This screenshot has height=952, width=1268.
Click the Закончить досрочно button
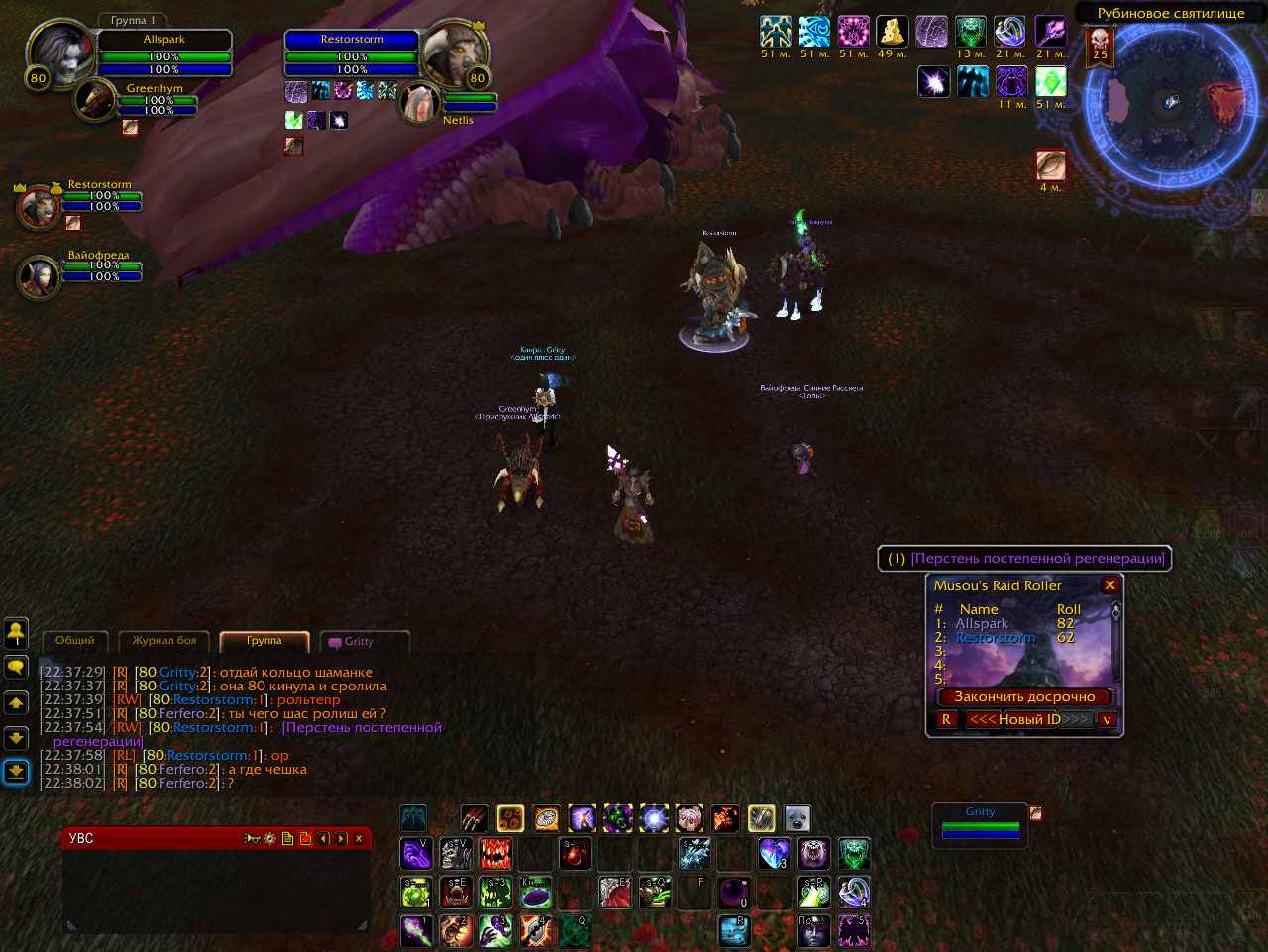click(1024, 697)
